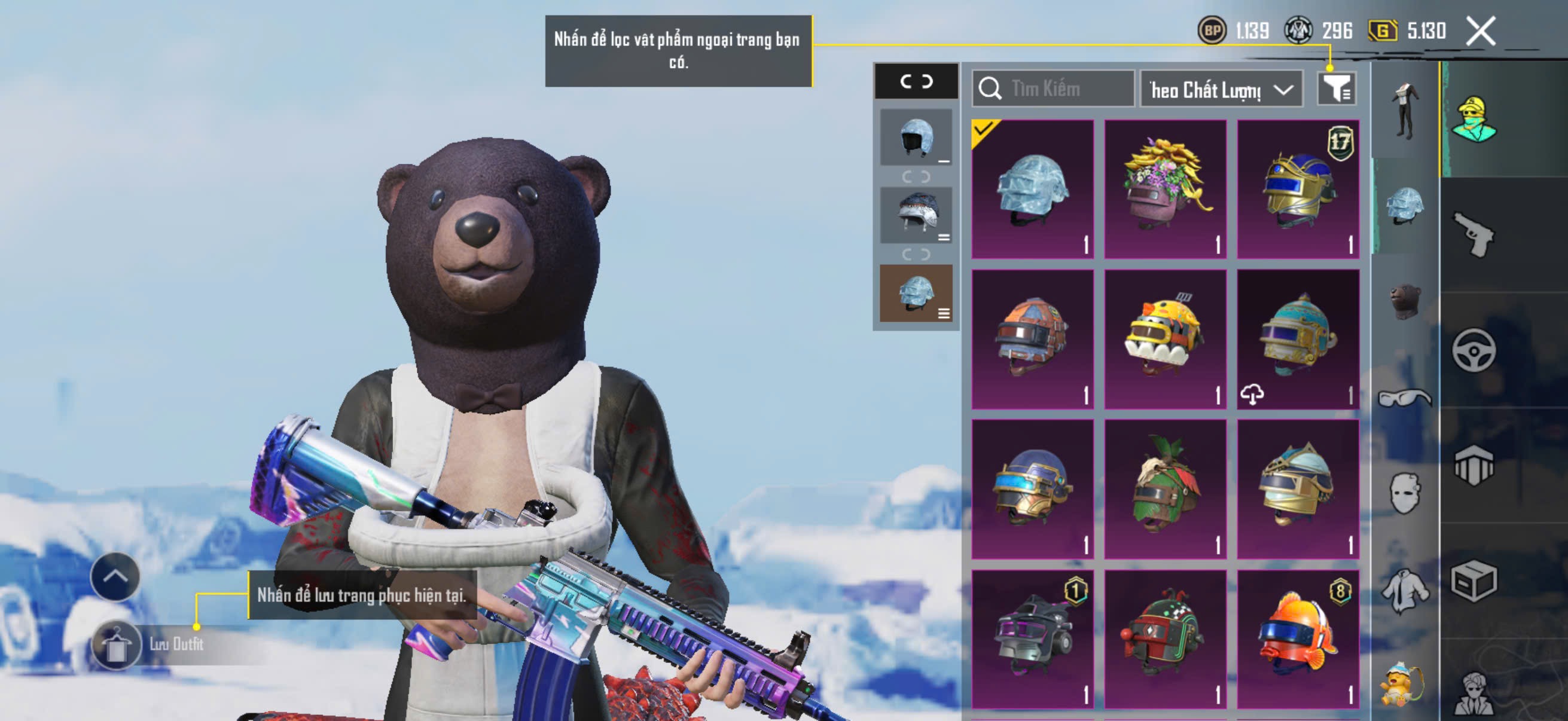The height and width of the screenshot is (721, 1568).
Task: Switch to the pistol weapons category
Action: (1474, 235)
